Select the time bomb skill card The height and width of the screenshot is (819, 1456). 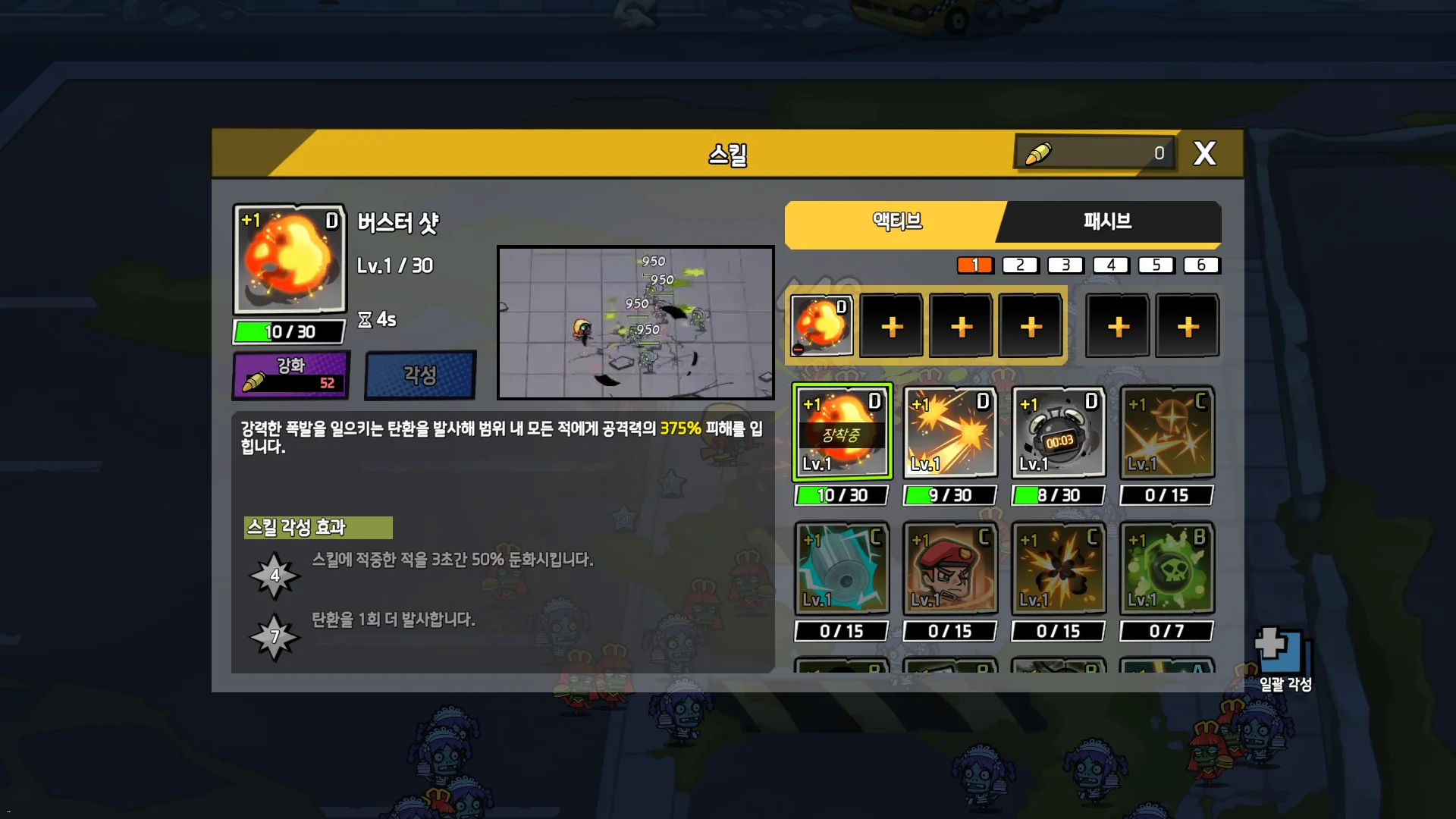coord(1059,432)
